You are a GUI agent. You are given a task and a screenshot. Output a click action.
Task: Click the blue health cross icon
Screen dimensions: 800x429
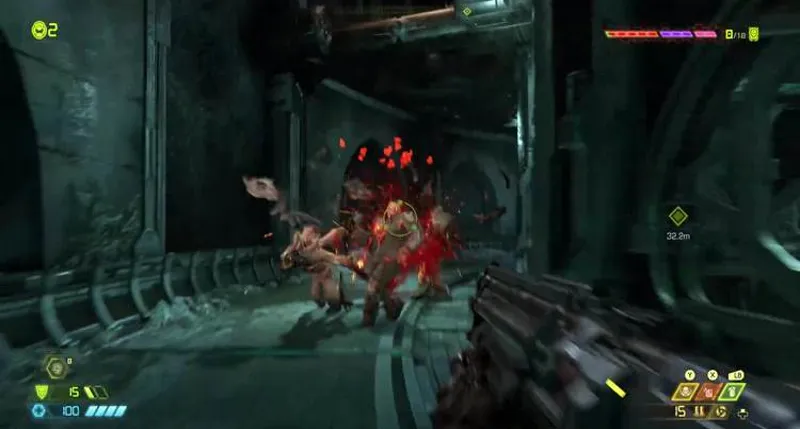click(x=40, y=410)
